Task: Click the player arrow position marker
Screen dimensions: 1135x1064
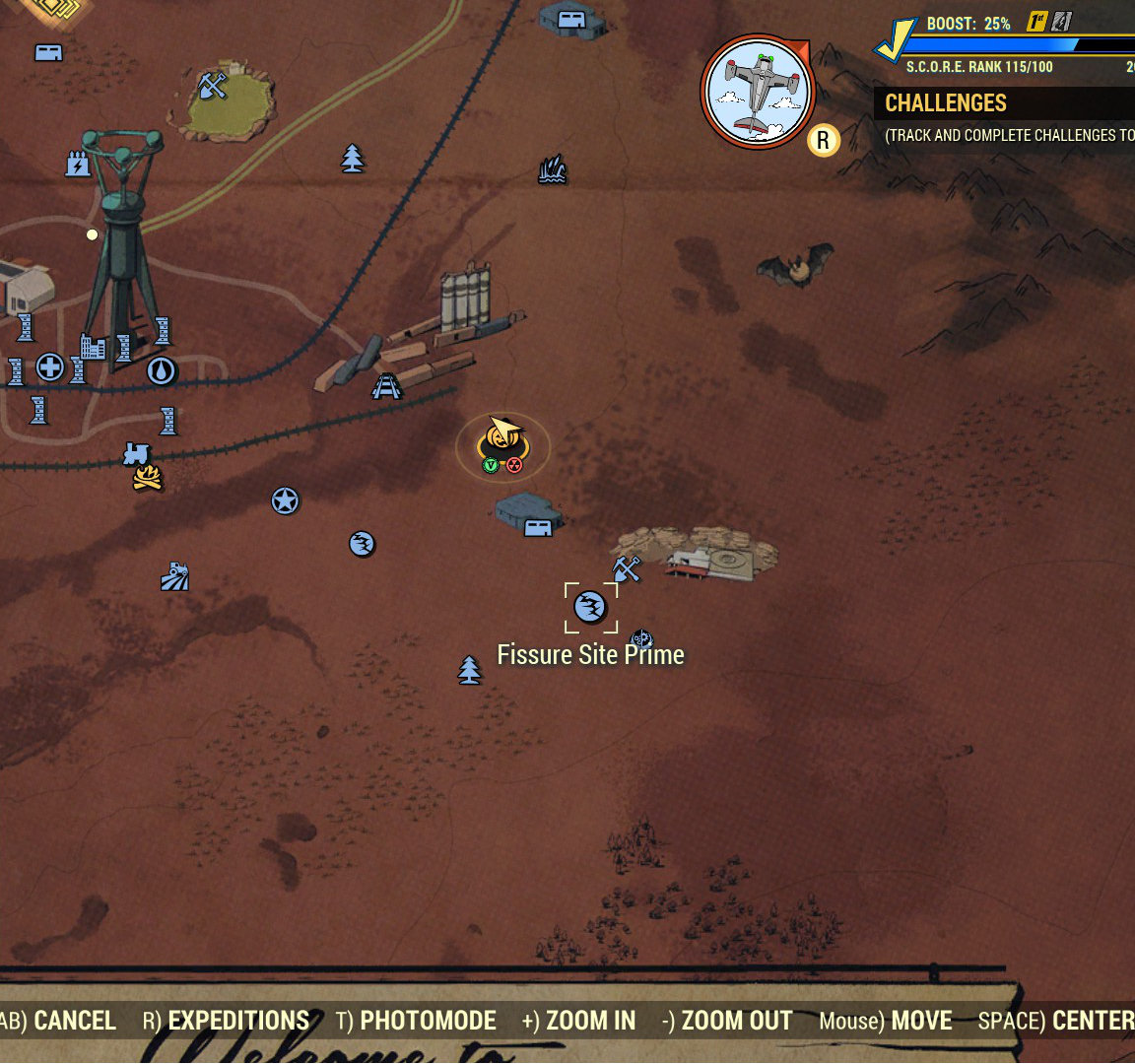Action: pyautogui.click(x=503, y=432)
